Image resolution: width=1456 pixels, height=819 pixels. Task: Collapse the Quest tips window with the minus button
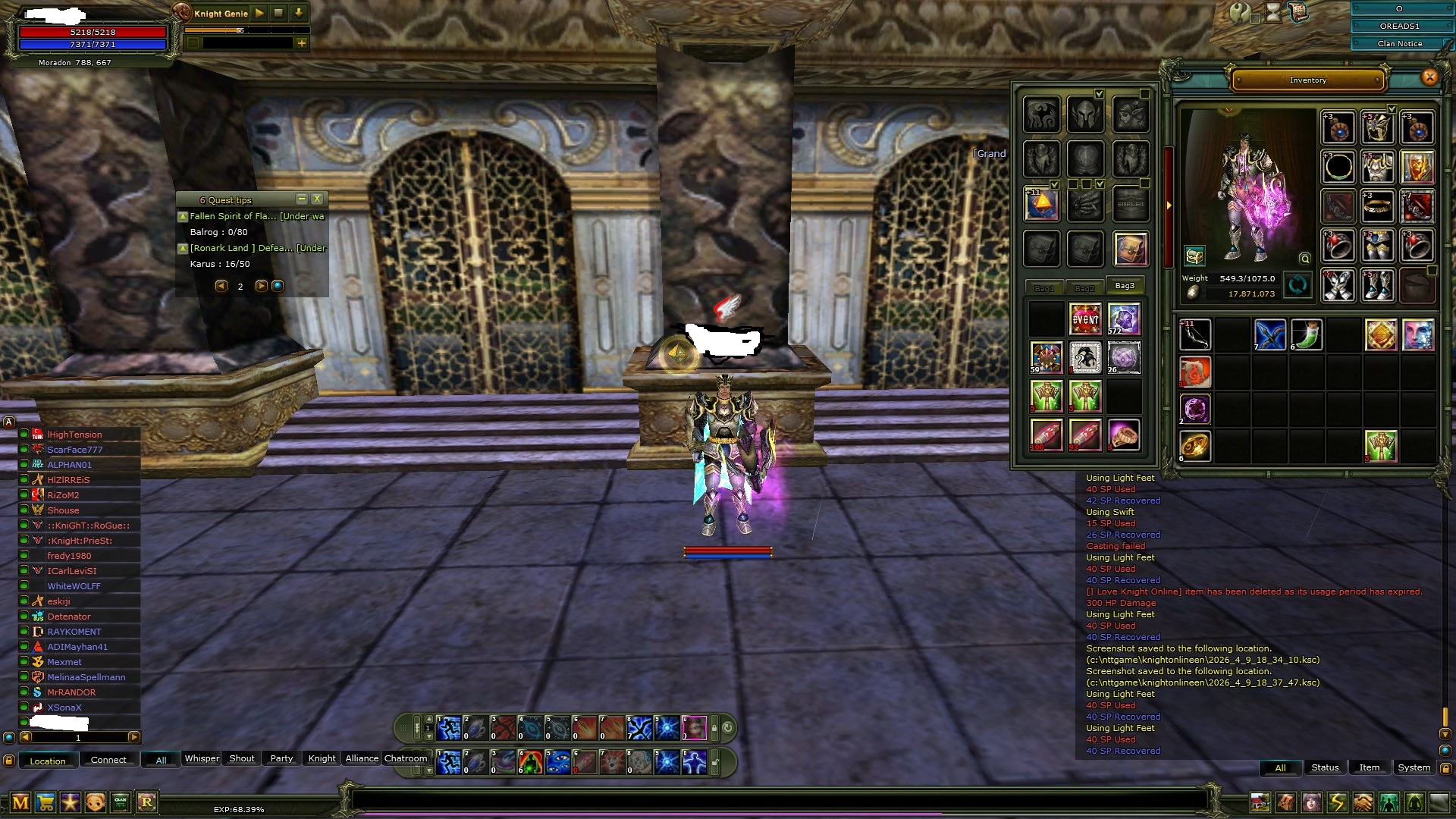(302, 199)
